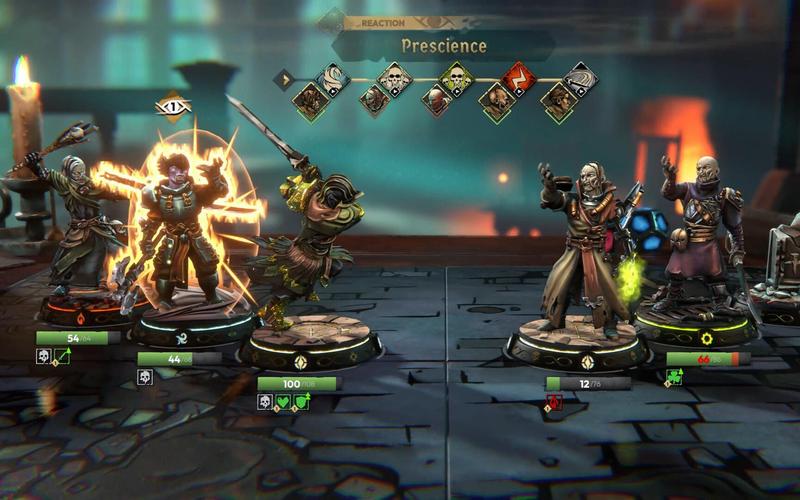Inspect the green shield buff icon
The width and height of the screenshot is (800, 500).
(x=301, y=402)
